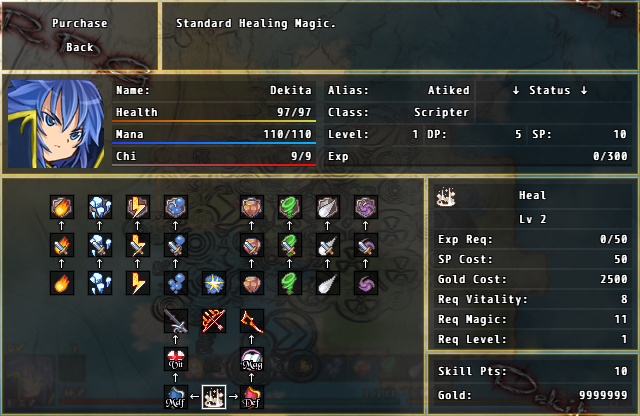Image resolution: width=640 pixels, height=416 pixels.
Task: Select the green wind shield skill
Action: (290, 207)
